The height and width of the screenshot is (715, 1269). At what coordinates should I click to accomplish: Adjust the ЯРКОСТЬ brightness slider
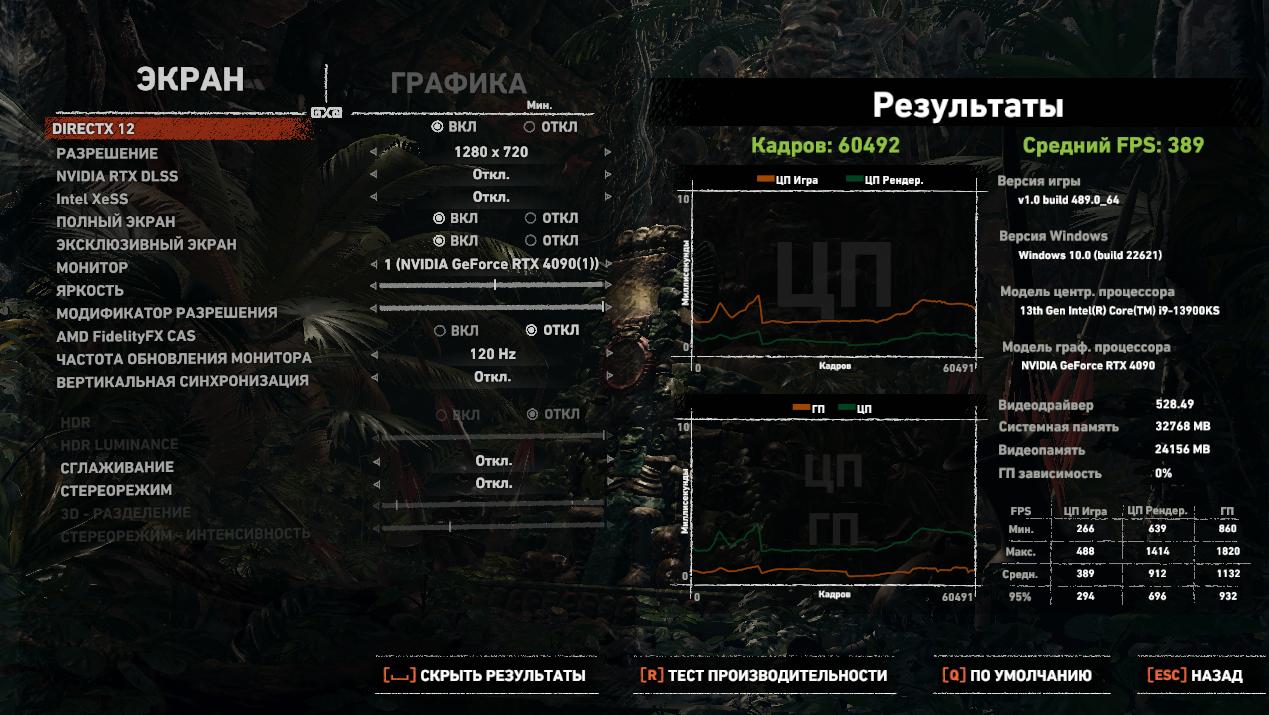point(492,285)
